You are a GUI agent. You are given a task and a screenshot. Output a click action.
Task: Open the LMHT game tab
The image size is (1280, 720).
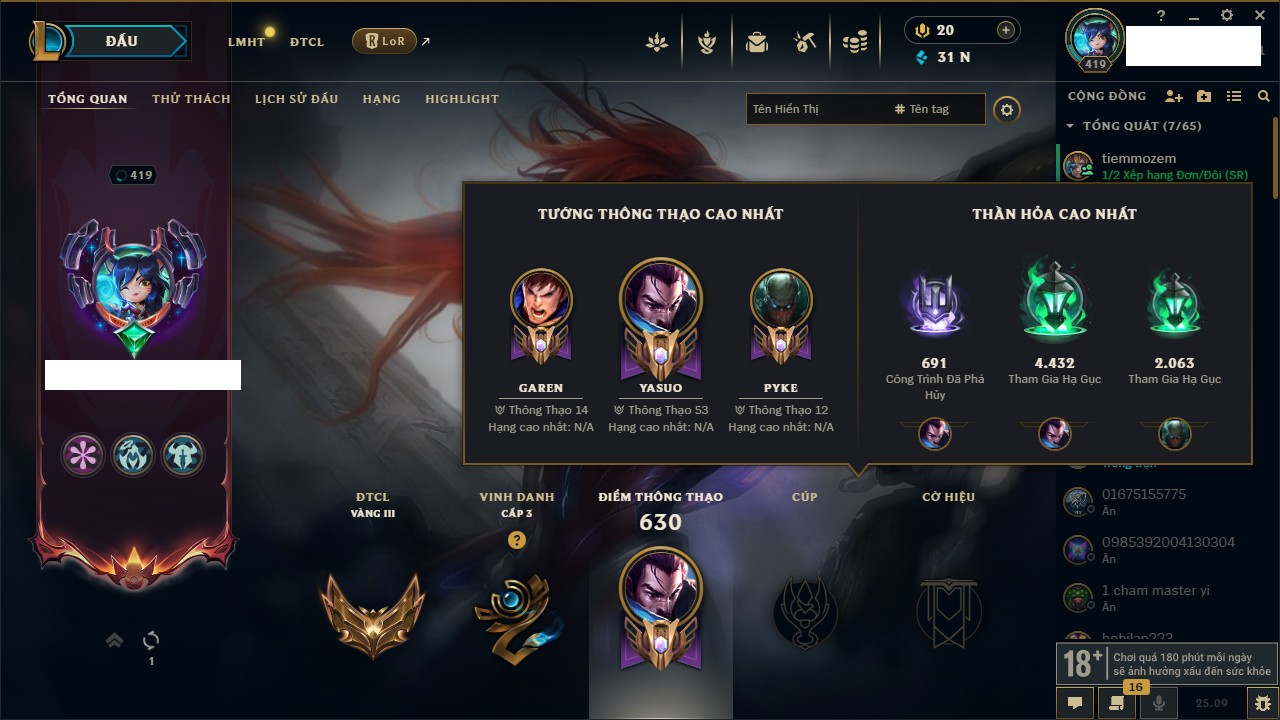click(x=246, y=42)
